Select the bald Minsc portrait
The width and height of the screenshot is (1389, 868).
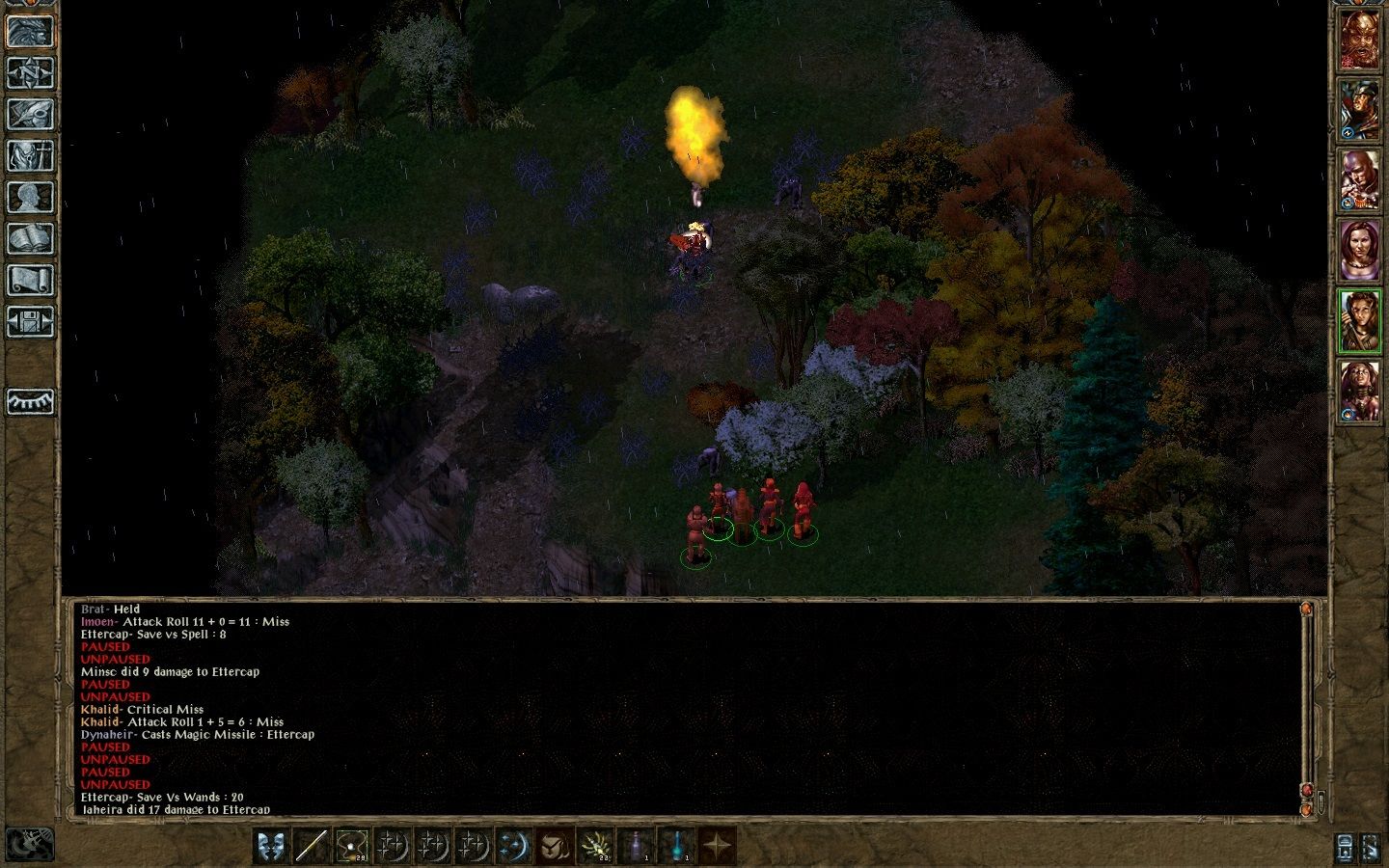[1359, 180]
